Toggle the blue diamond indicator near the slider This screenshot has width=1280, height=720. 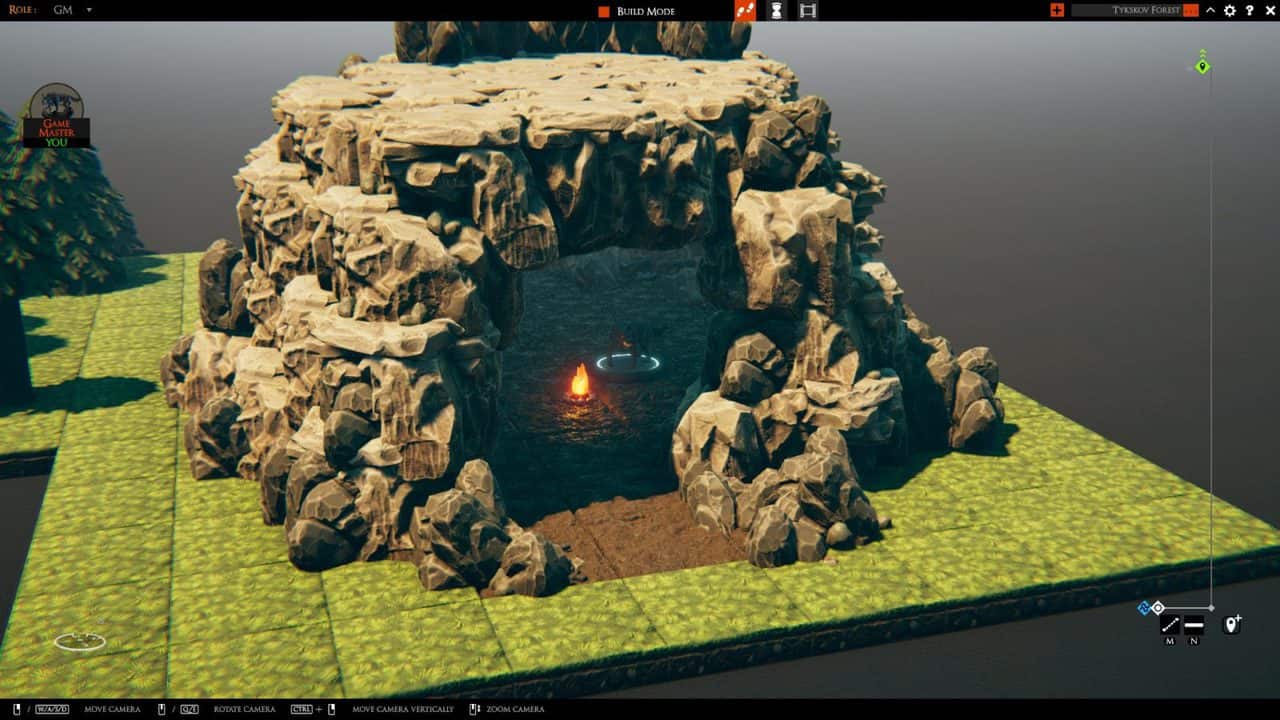[x=1144, y=606]
